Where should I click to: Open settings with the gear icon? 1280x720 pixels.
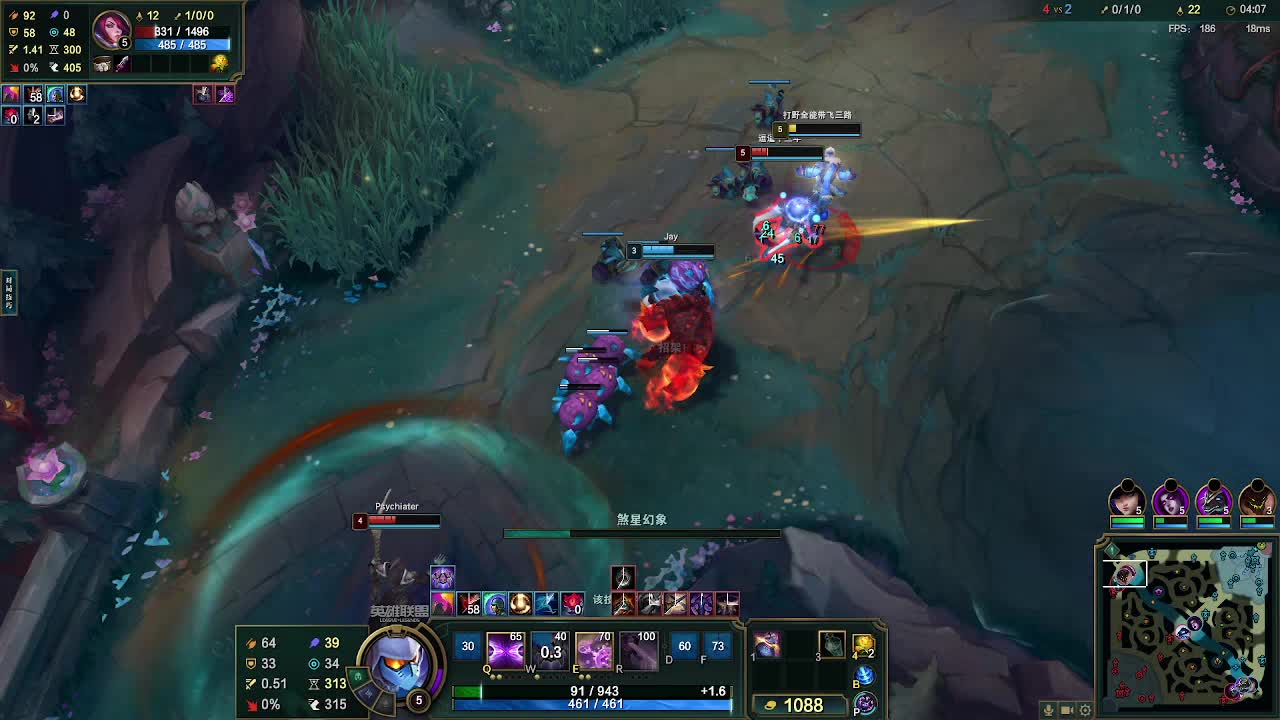(1085, 710)
